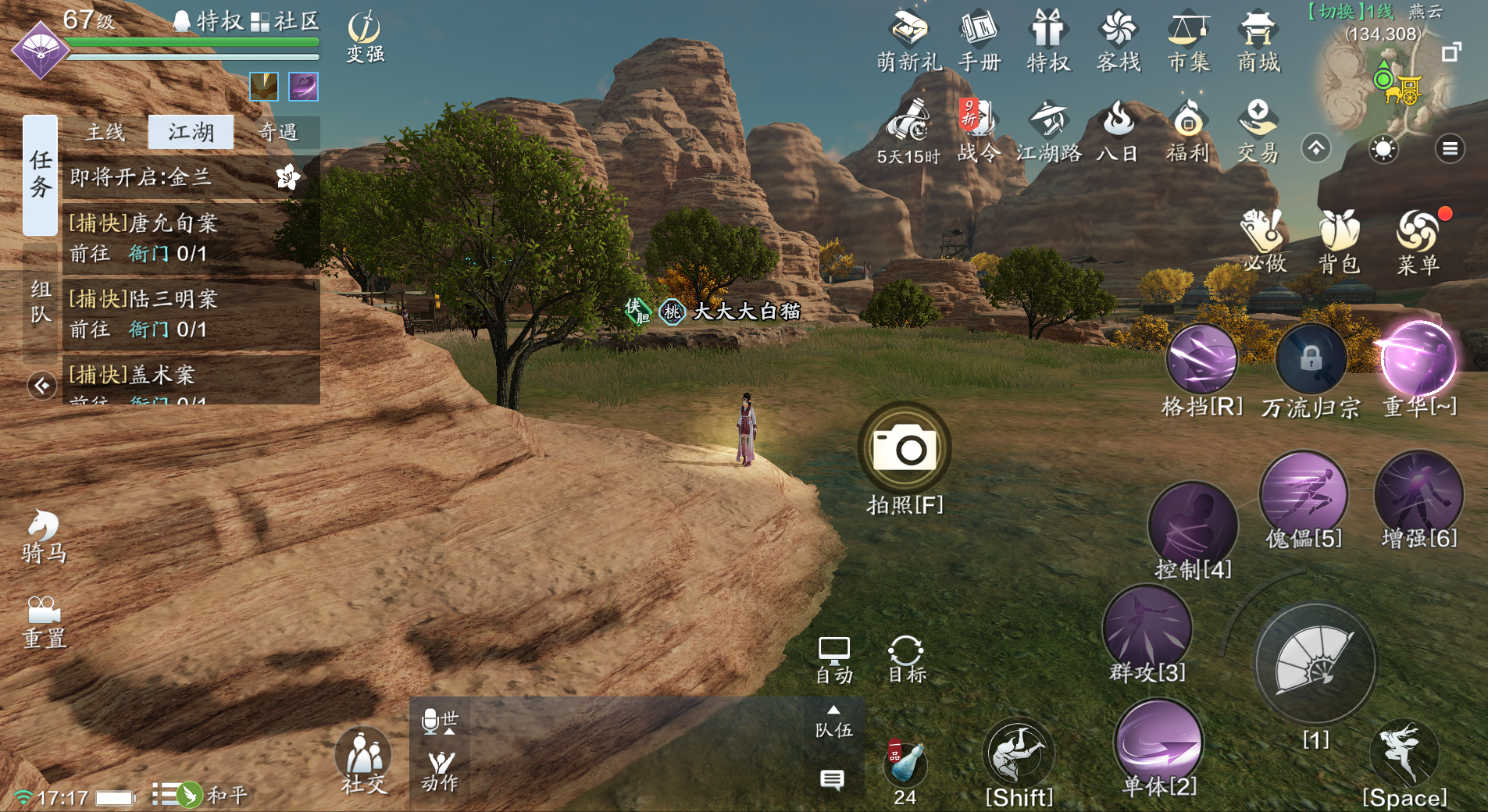
Task: Switch to the 奇遇 quest tab
Action: point(278,132)
